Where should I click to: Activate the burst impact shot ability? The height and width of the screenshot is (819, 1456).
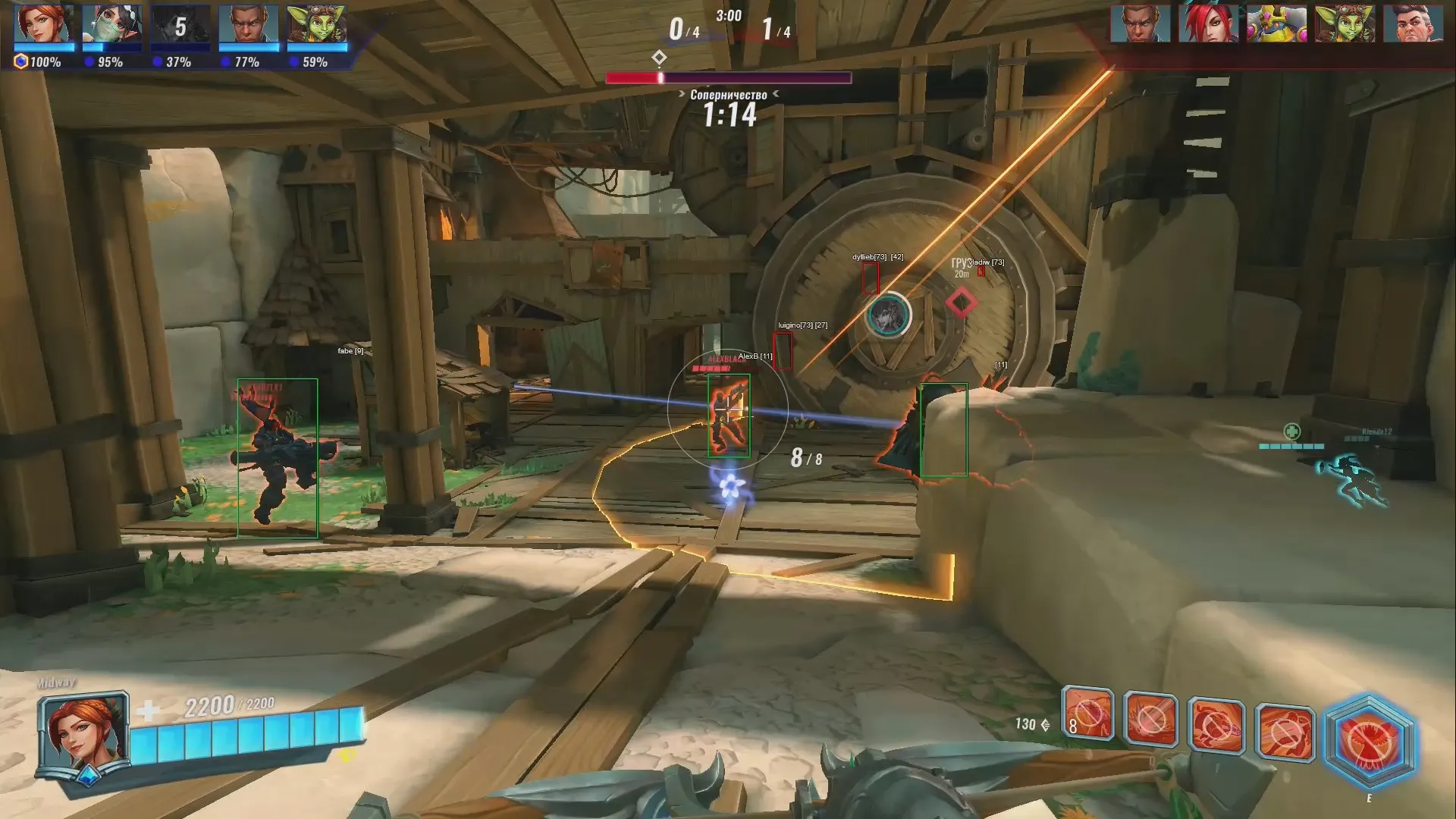click(1150, 718)
